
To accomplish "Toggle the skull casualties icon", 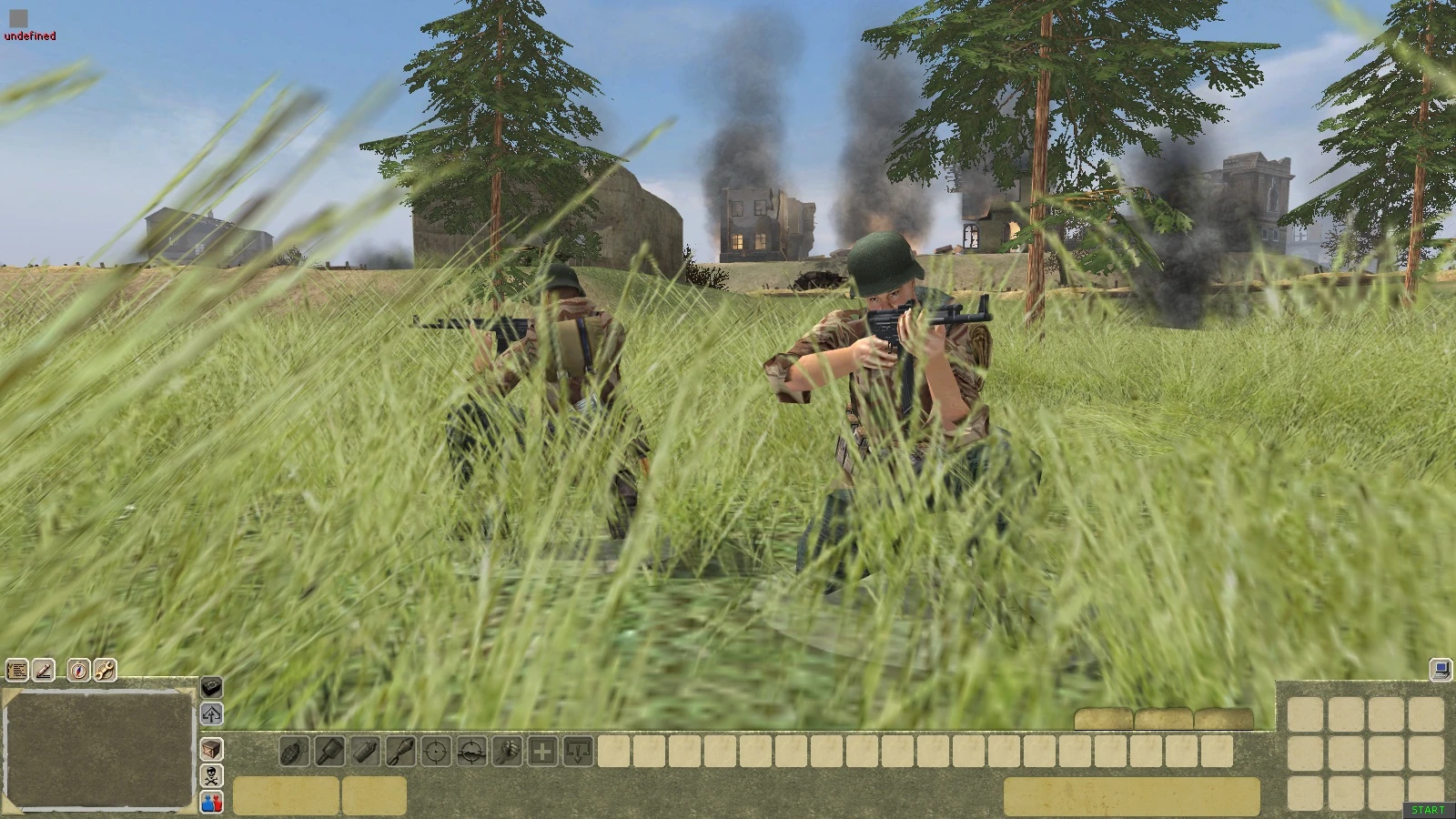I will (x=211, y=776).
